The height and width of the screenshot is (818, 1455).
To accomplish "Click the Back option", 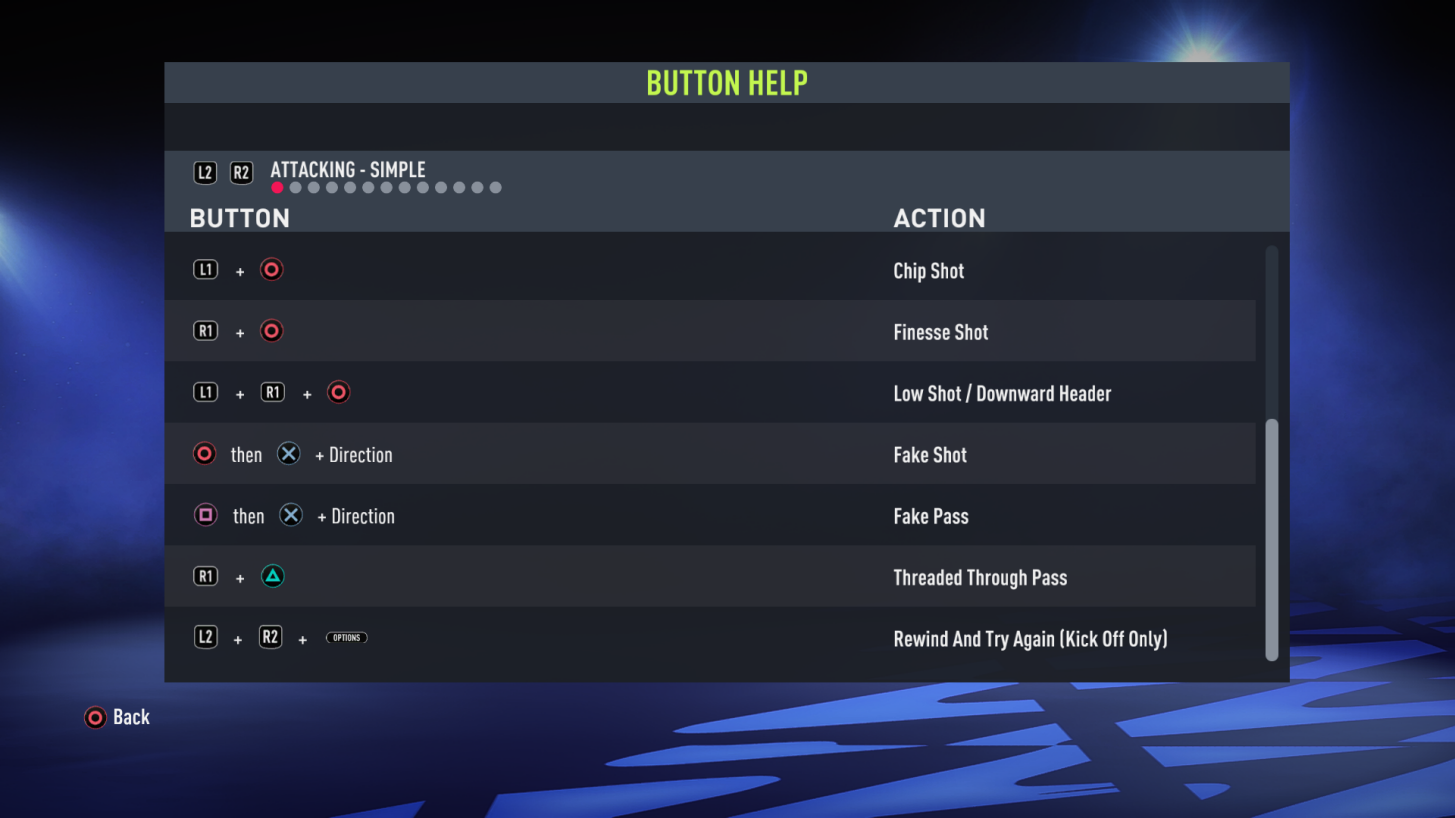I will (x=133, y=717).
